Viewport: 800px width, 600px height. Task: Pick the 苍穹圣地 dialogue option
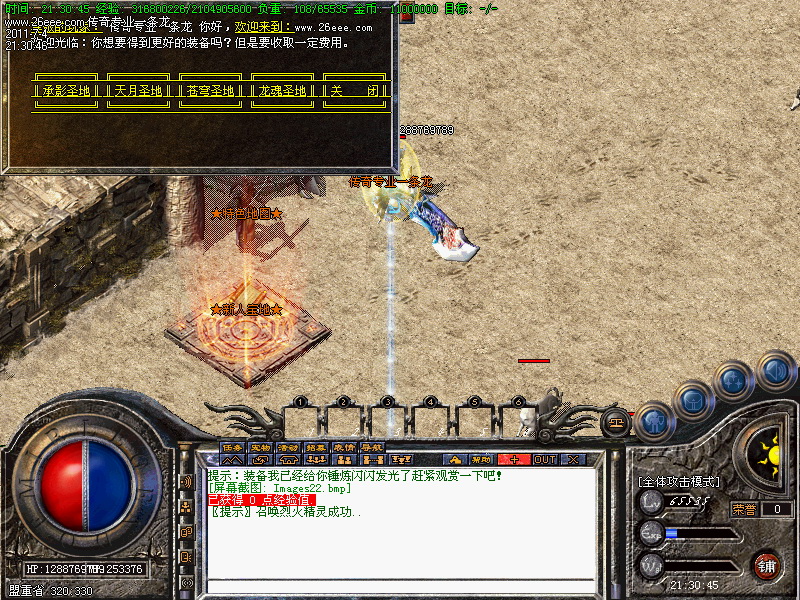pyautogui.click(x=211, y=90)
